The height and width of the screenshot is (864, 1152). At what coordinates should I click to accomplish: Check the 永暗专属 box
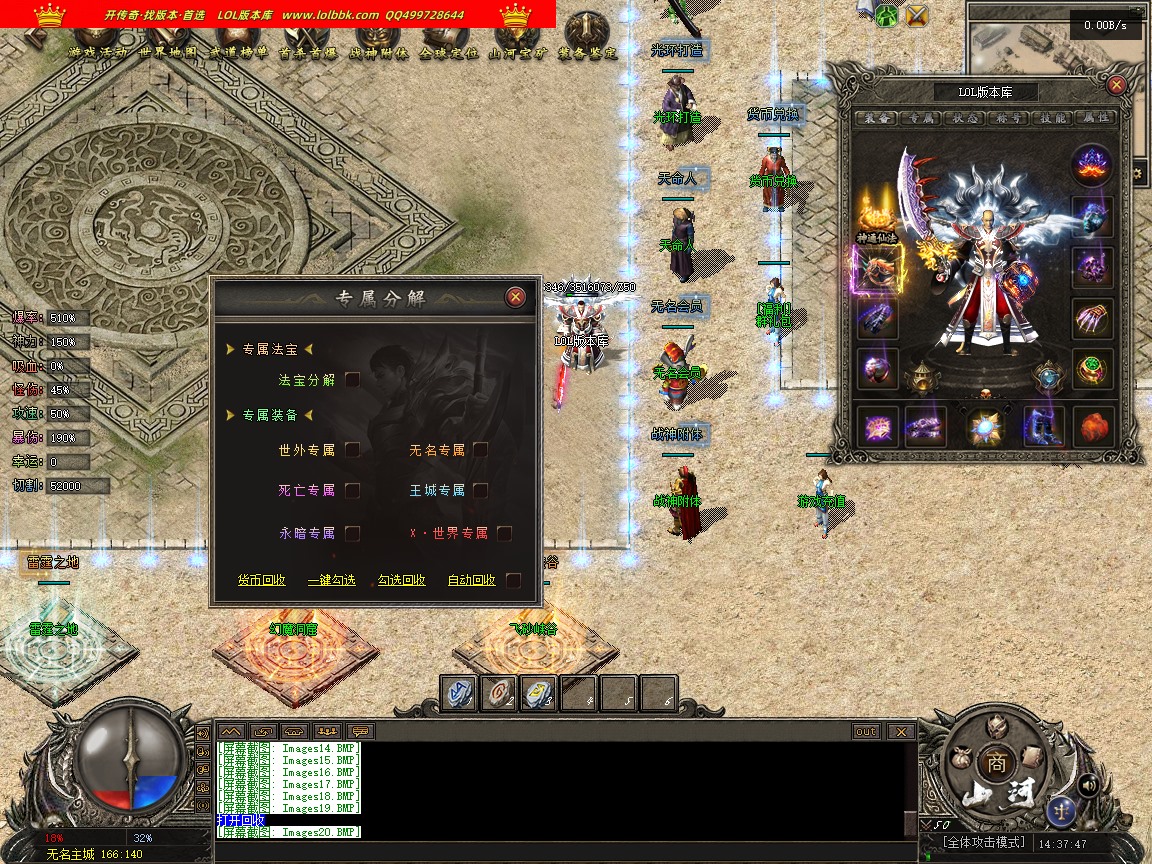pyautogui.click(x=352, y=533)
